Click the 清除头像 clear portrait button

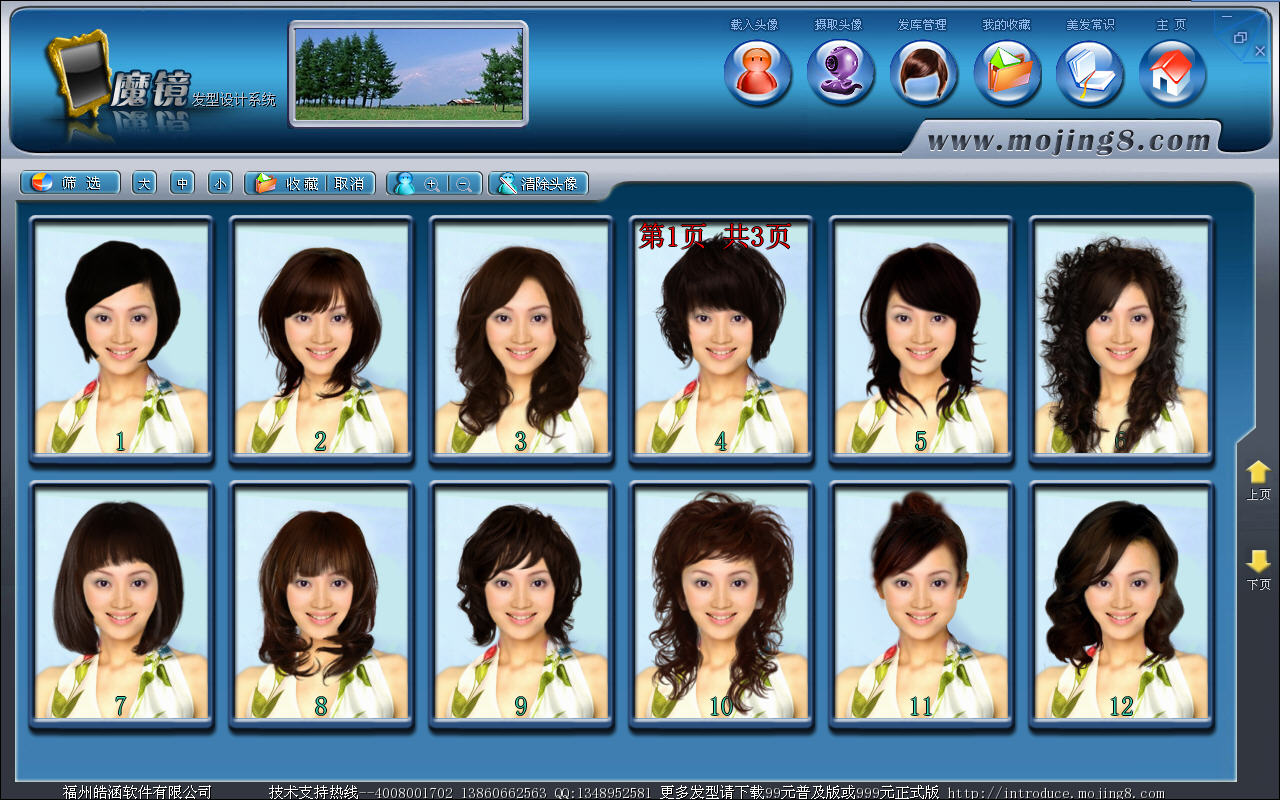tap(538, 183)
